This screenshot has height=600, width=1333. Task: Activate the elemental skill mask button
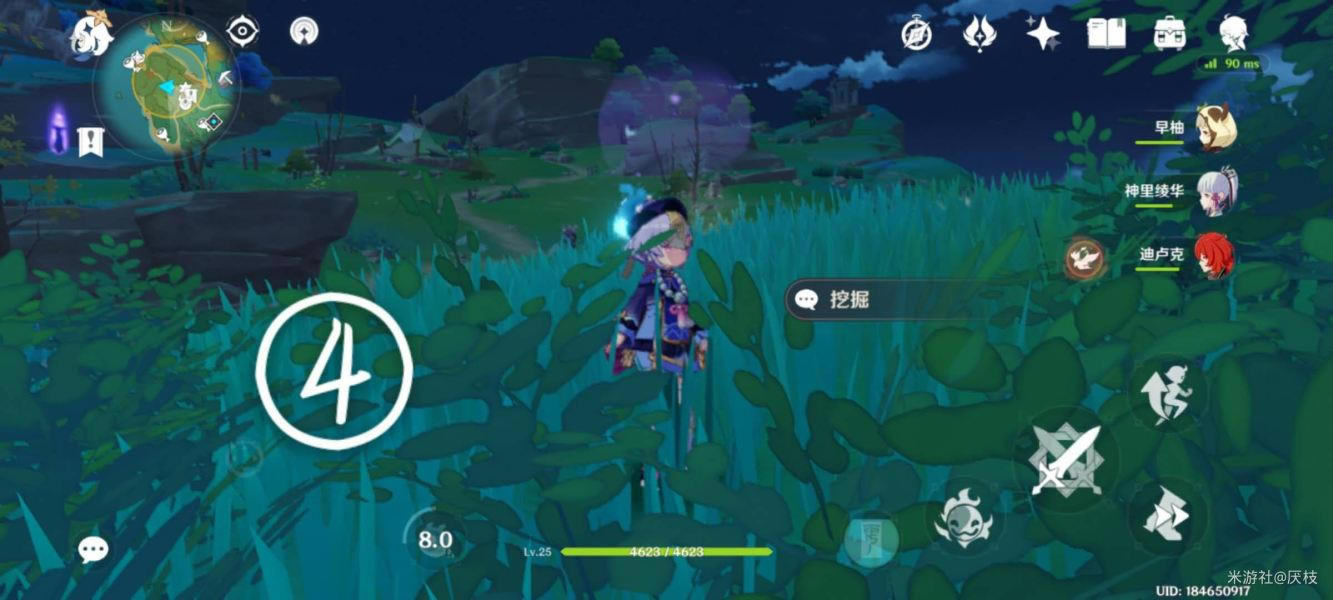[x=963, y=517]
